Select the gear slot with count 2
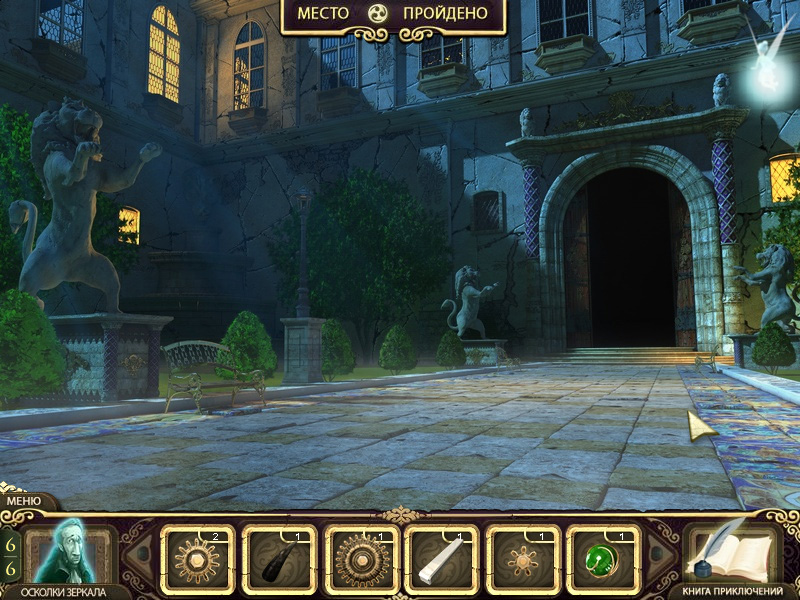The image size is (800, 600). coord(197,557)
